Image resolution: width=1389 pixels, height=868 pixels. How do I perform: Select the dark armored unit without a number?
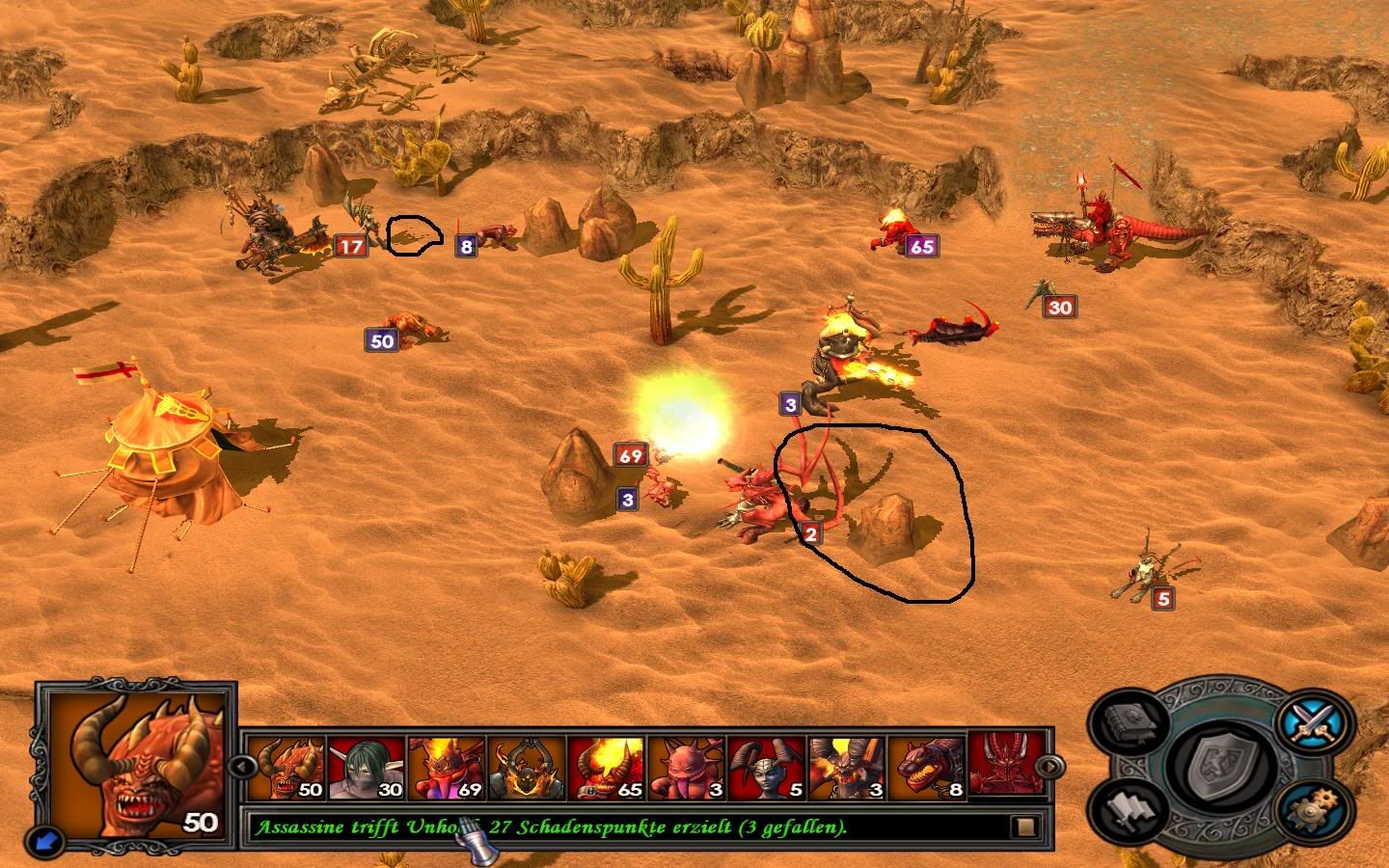(x=527, y=769)
